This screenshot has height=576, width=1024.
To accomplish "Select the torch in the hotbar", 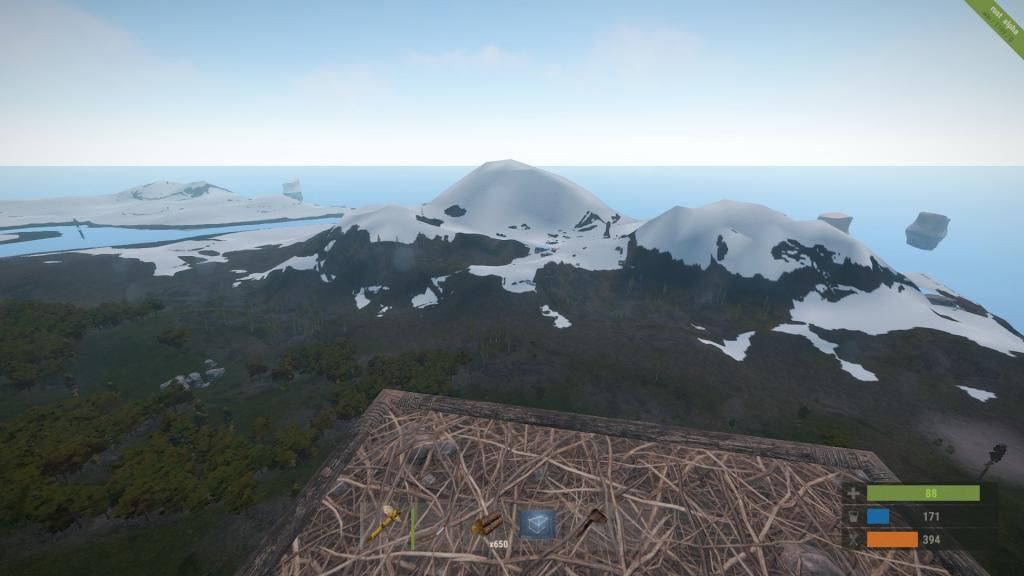I will [386, 523].
